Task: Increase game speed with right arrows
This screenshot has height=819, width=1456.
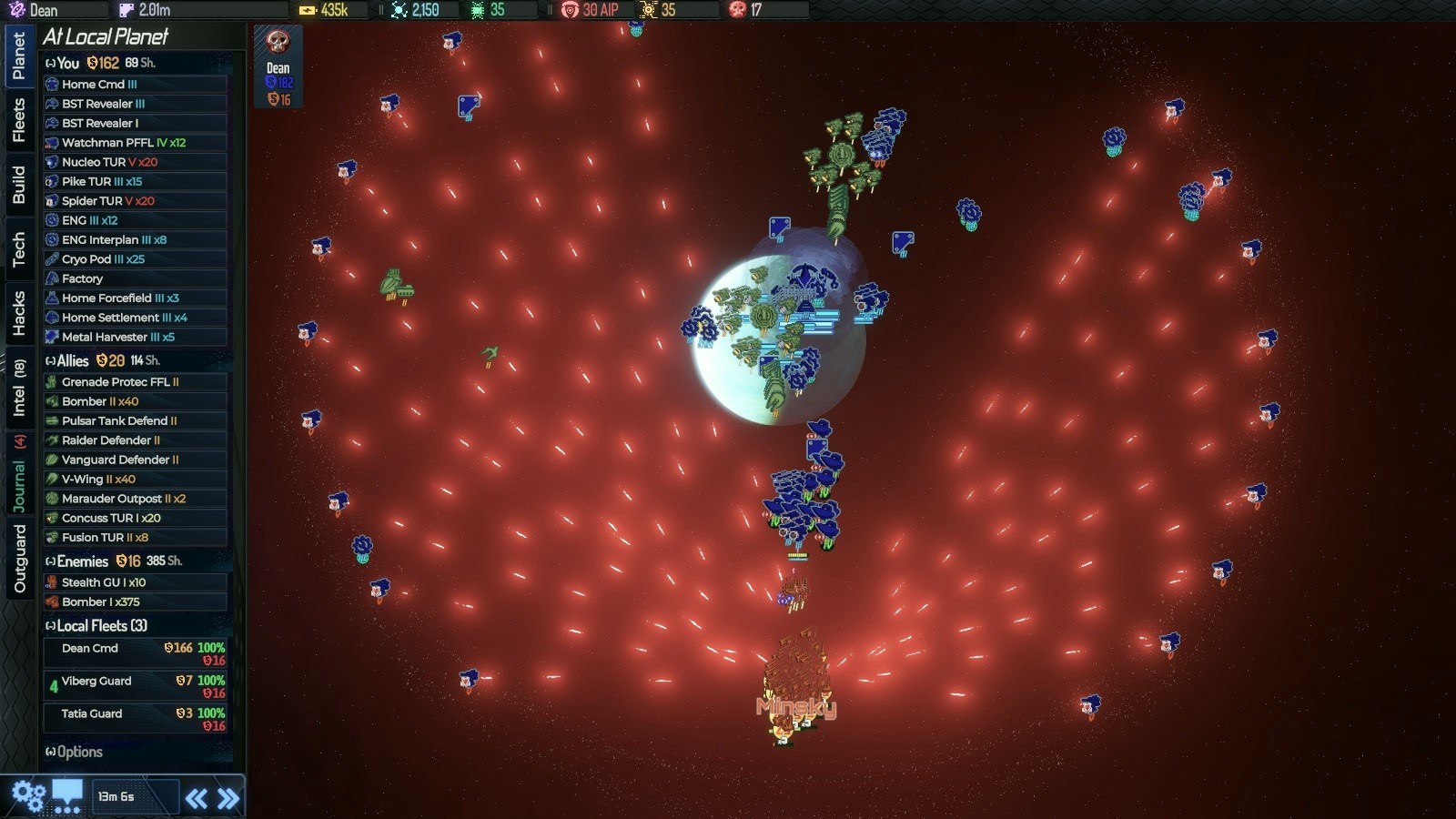Action: 228,799
